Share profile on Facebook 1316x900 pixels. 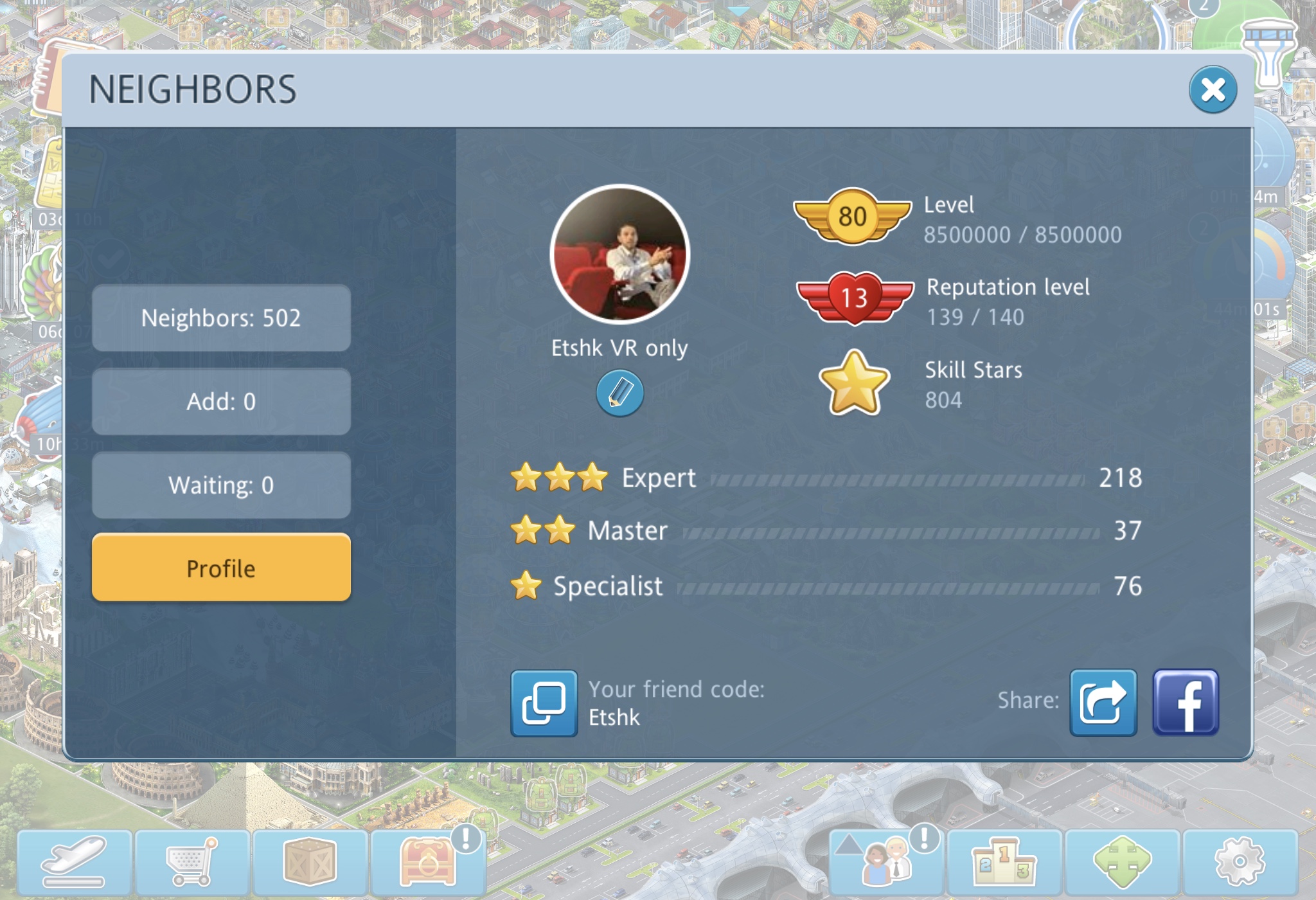point(1186,703)
